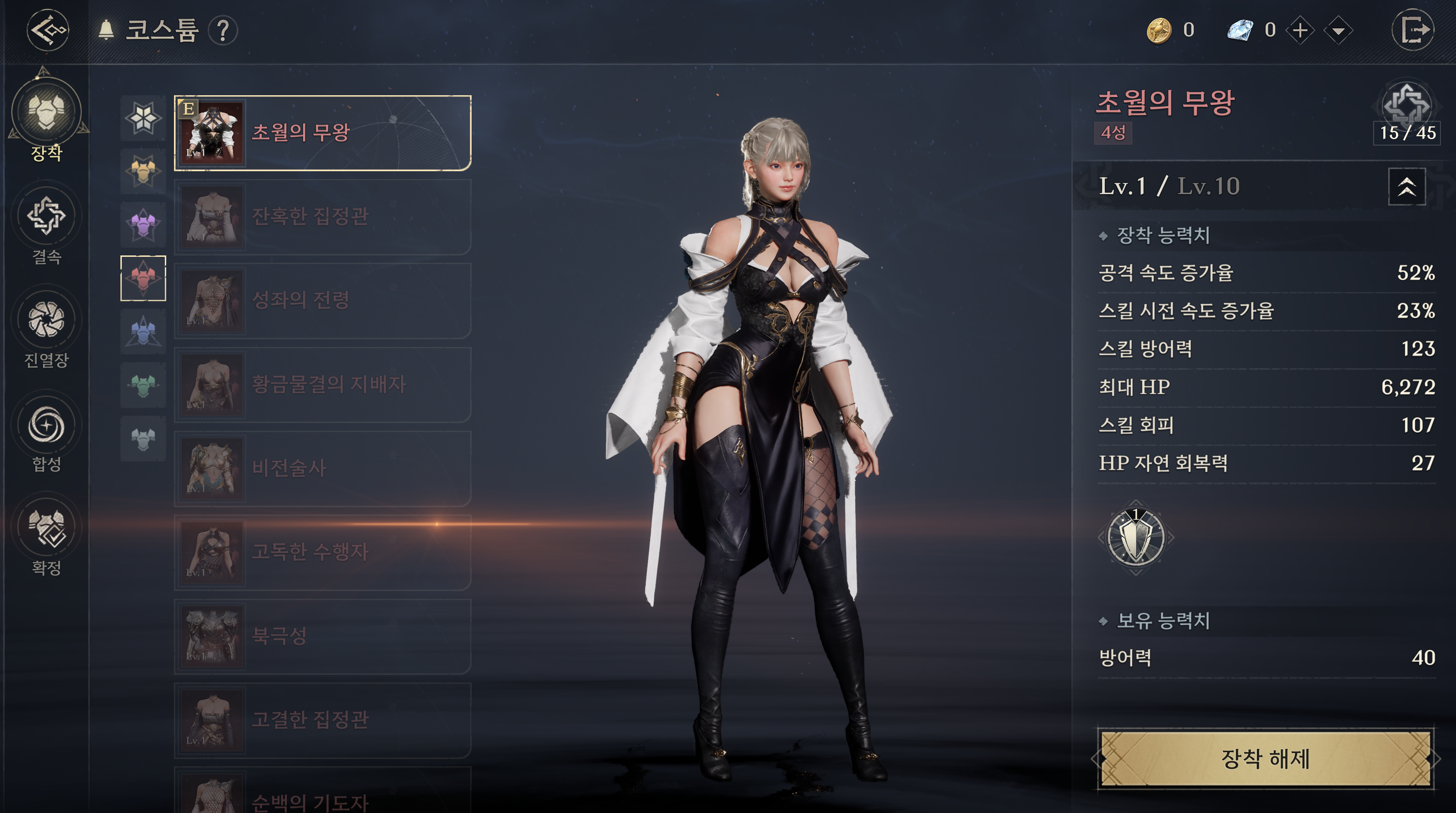Open the costume help question mark
Image resolution: width=1456 pixels, height=813 pixels.
(223, 30)
